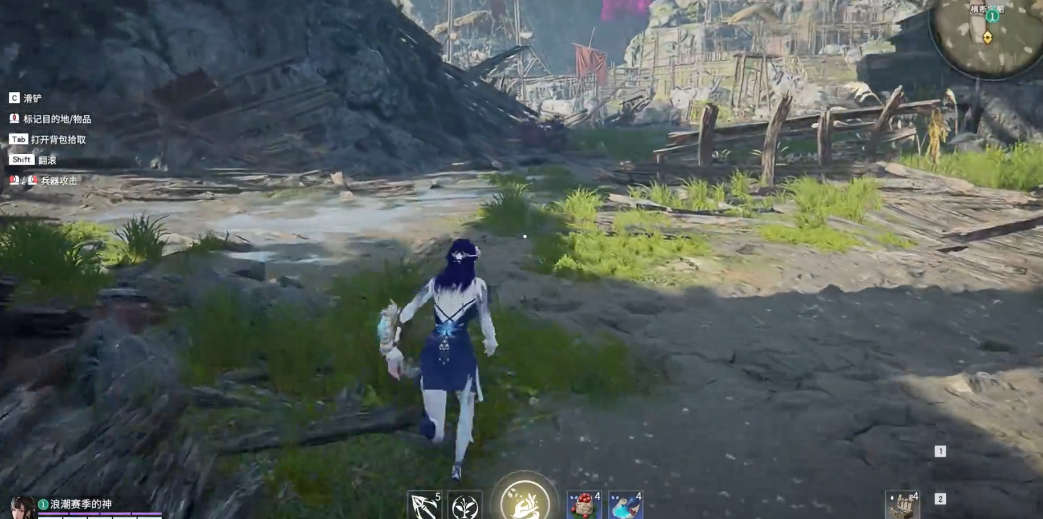This screenshot has height=519, width=1043.
Task: Use the blue potion item slot
Action: click(x=625, y=505)
